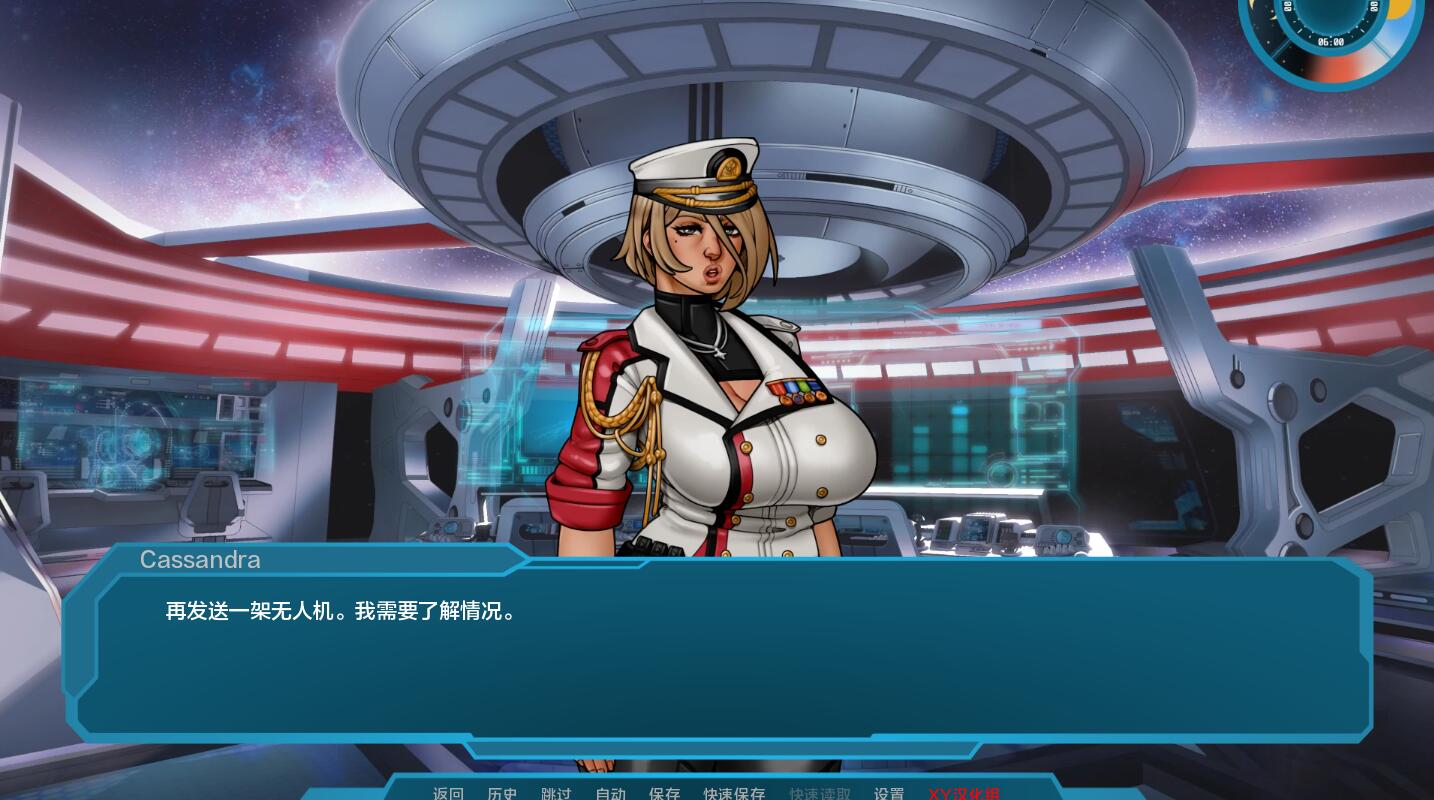Click the sun icon on the day-night clock

point(1401,8)
